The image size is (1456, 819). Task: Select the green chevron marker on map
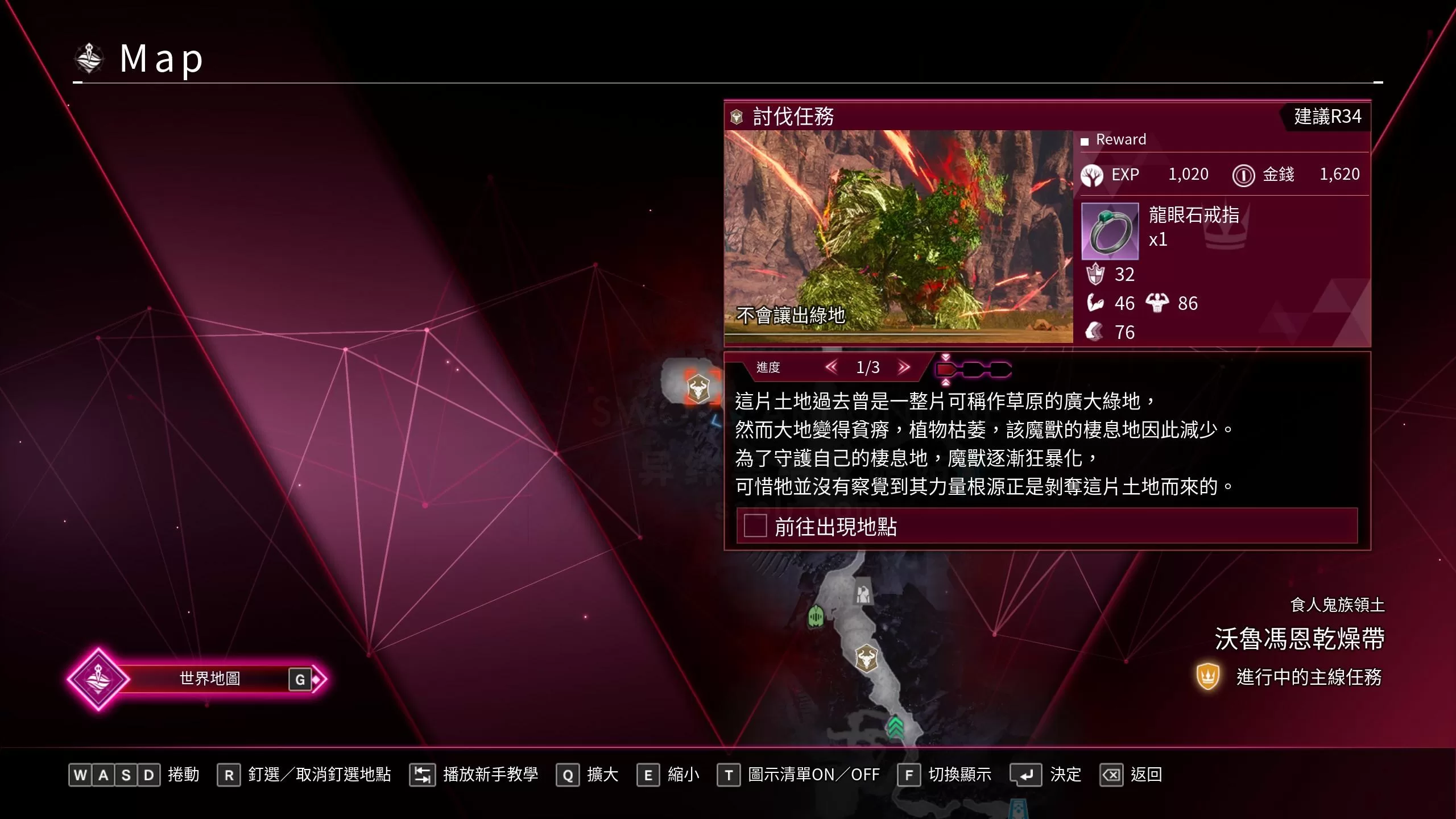pyautogui.click(x=895, y=726)
